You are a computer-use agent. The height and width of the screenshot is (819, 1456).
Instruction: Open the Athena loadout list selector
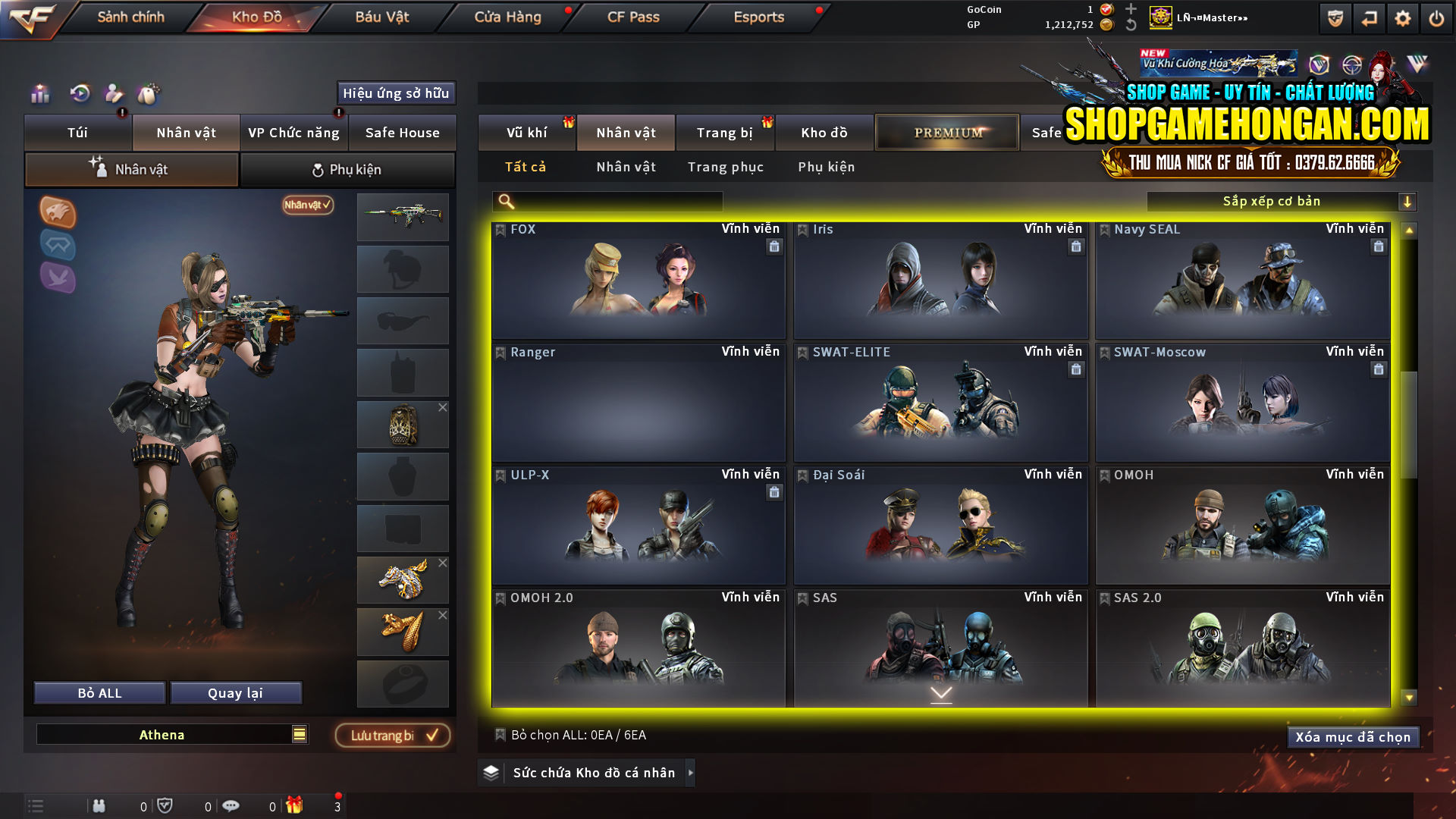(298, 734)
